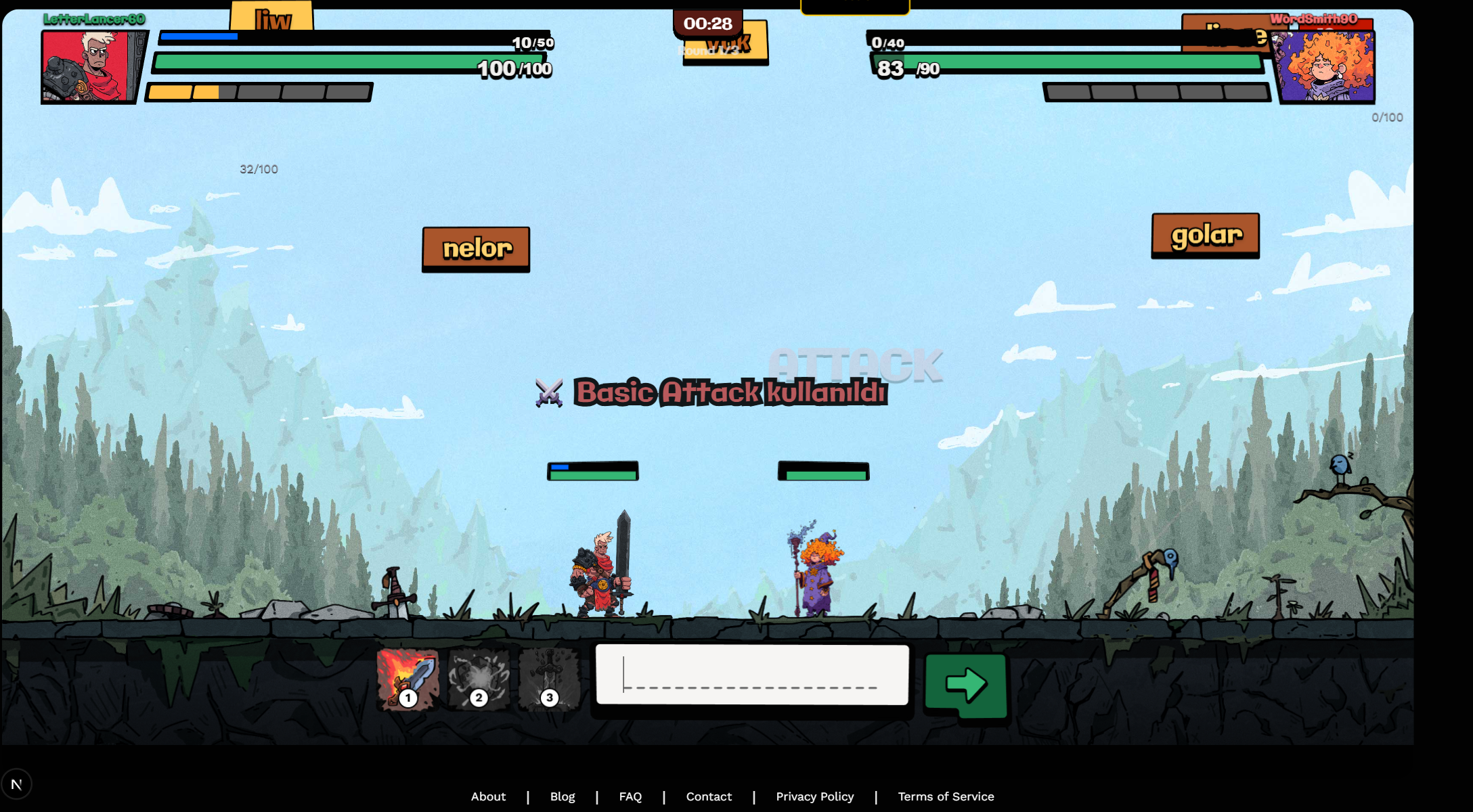Select the "nelor" word tile
Viewport: 1473px width, 812px height.
476,248
